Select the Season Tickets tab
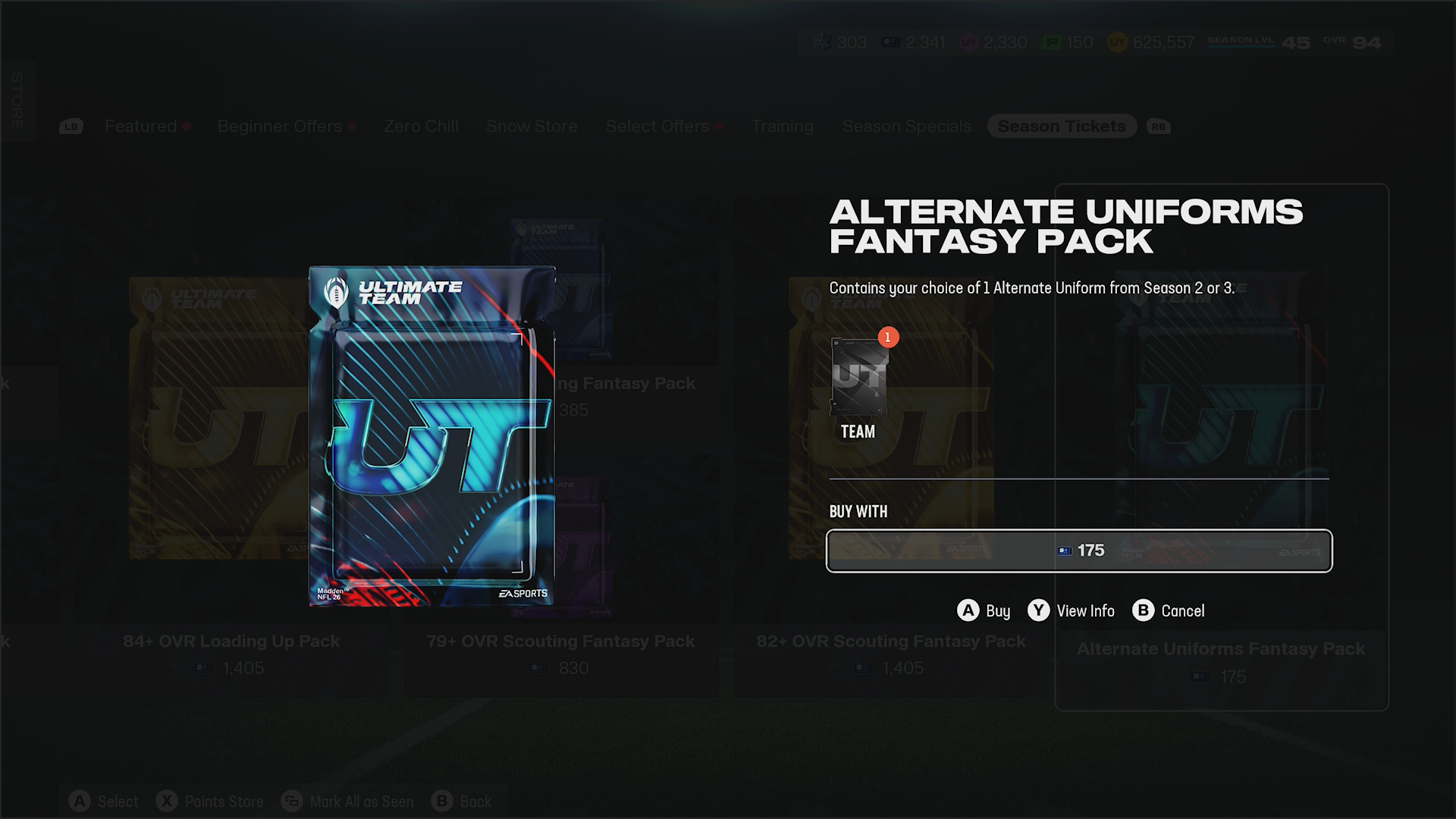Screen dimensions: 1456x819 (x=1062, y=127)
